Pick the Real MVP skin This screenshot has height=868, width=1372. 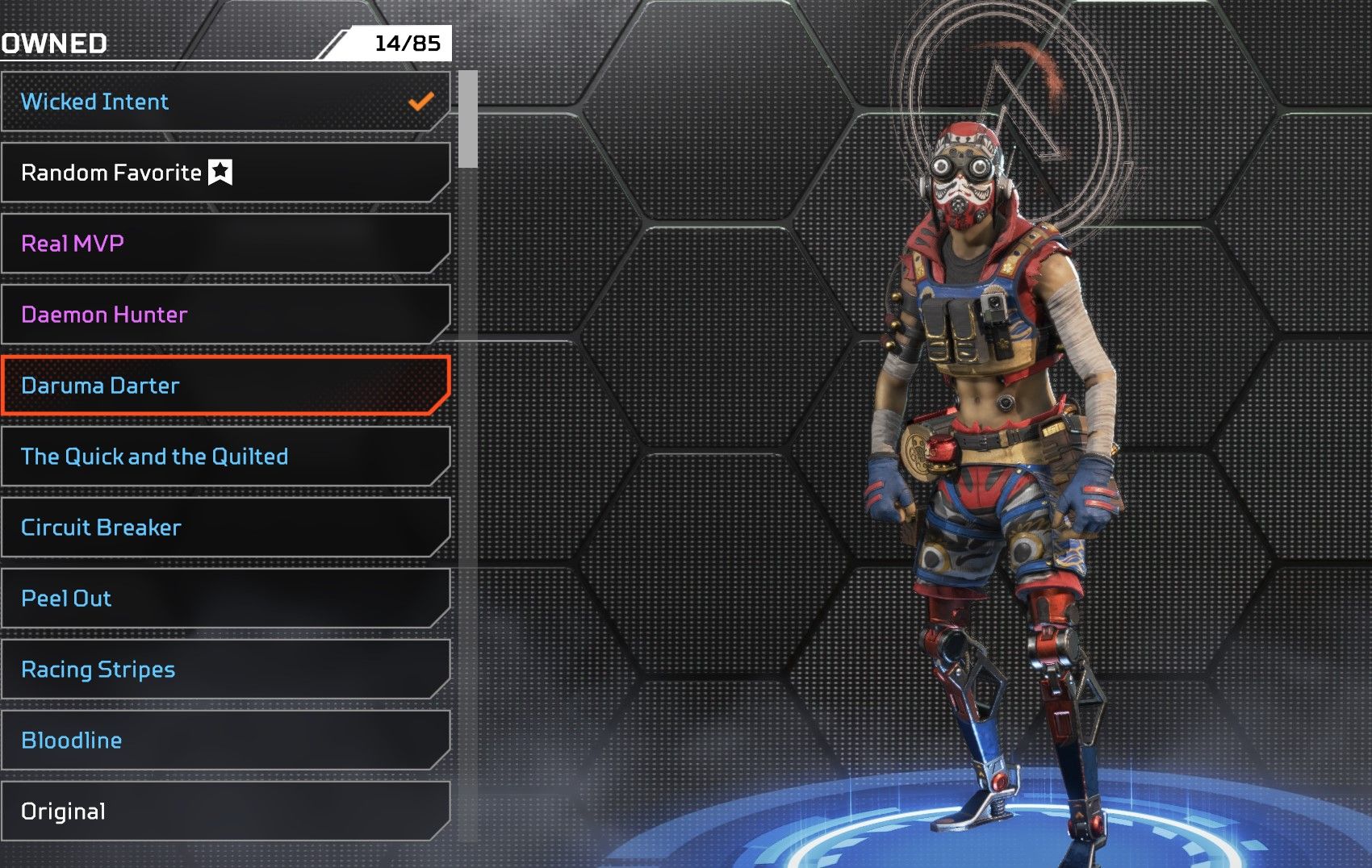point(224,244)
